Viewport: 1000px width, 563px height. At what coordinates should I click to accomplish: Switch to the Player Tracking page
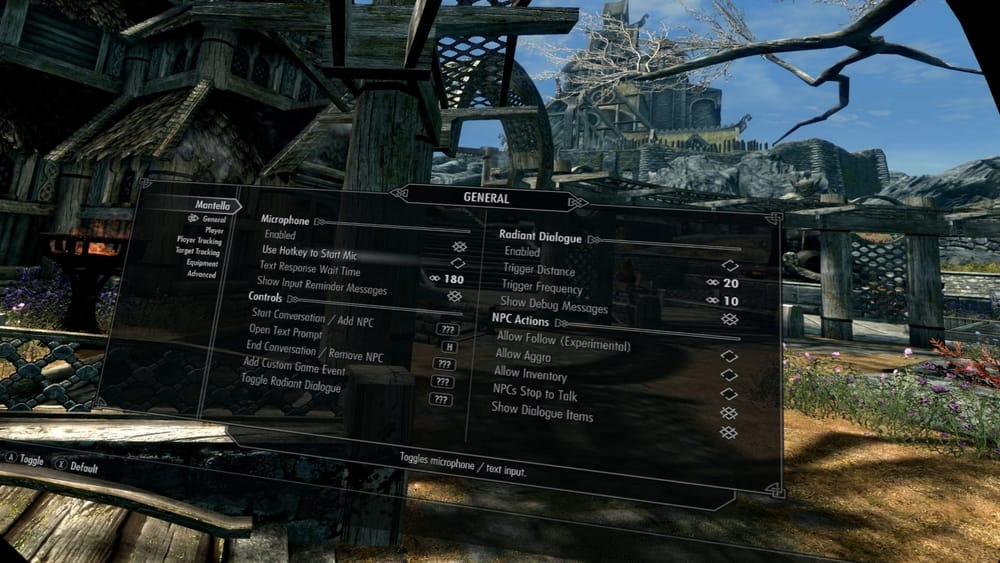[199, 241]
